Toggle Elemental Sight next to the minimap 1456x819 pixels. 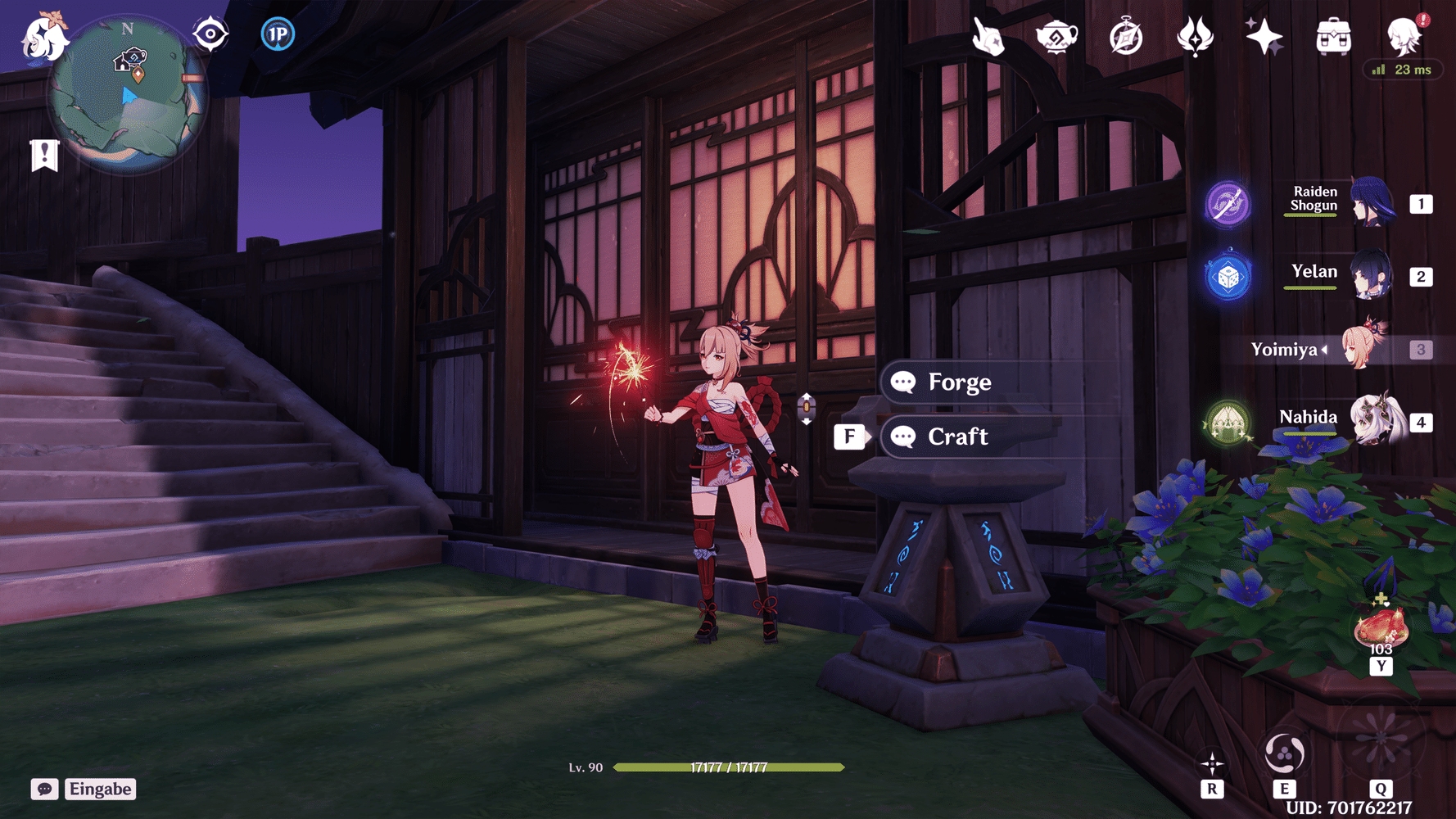click(x=210, y=33)
